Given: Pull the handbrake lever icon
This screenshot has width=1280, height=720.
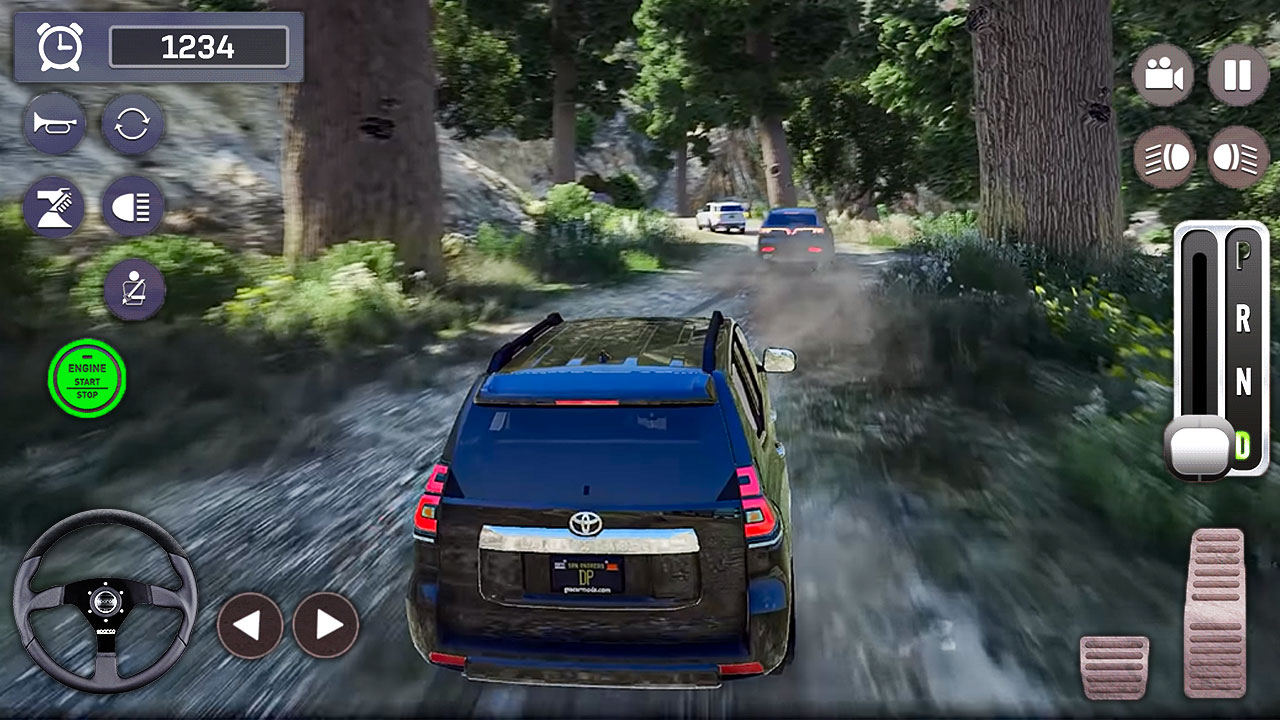Looking at the screenshot, I should pyautogui.click(x=55, y=204).
